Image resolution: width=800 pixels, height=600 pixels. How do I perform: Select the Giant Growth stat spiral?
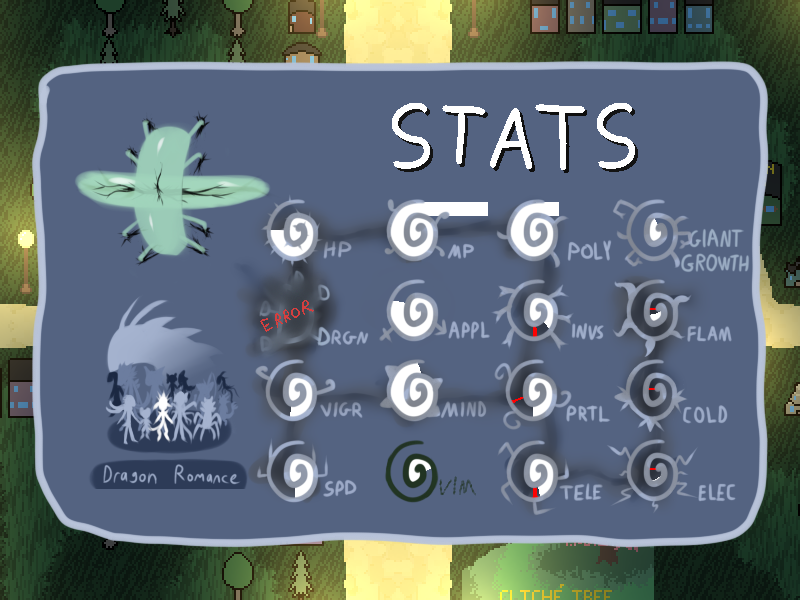coord(653,231)
